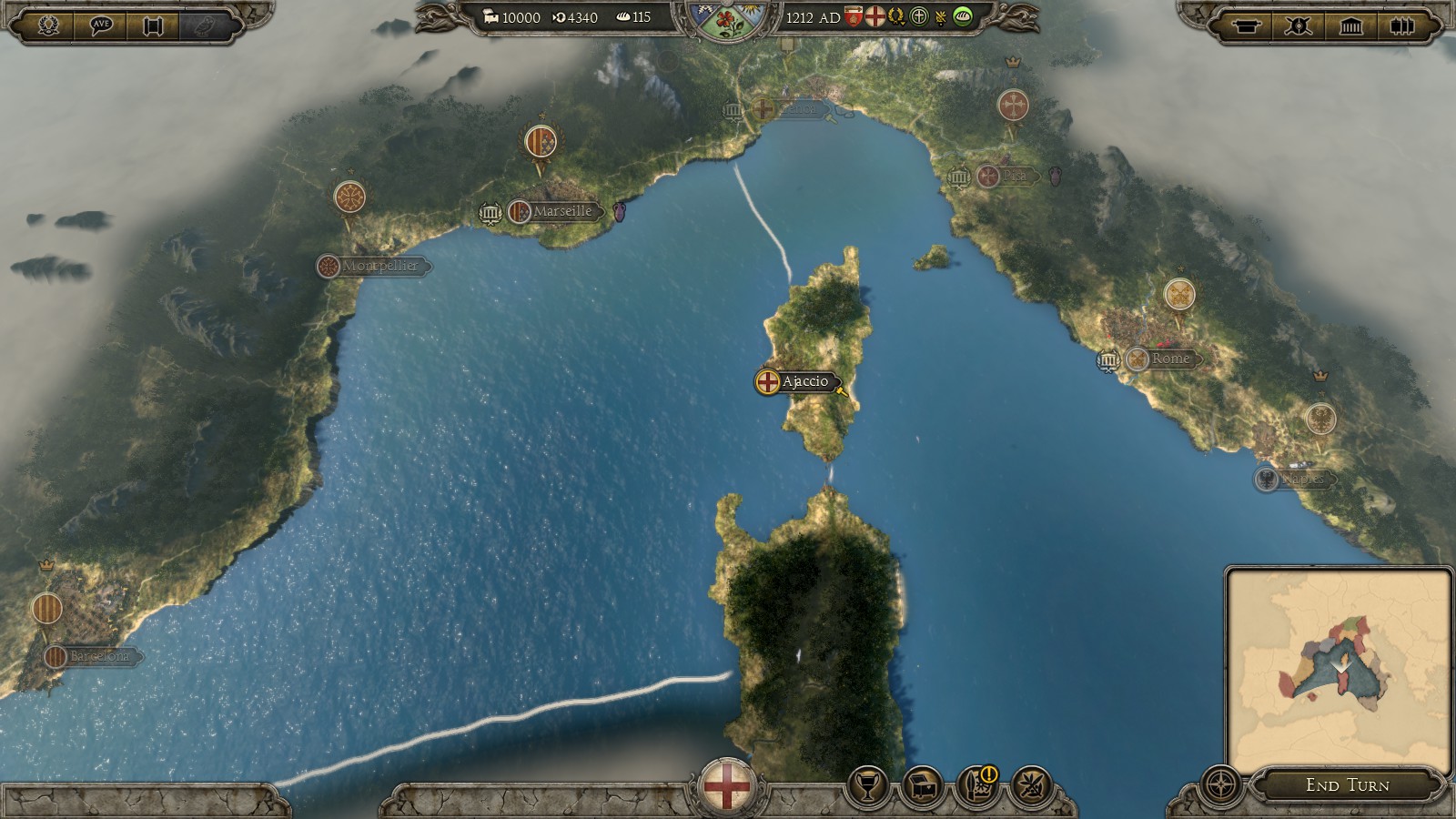Click the laurel wreath button
The height and width of the screenshot is (819, 1456).
point(48,25)
